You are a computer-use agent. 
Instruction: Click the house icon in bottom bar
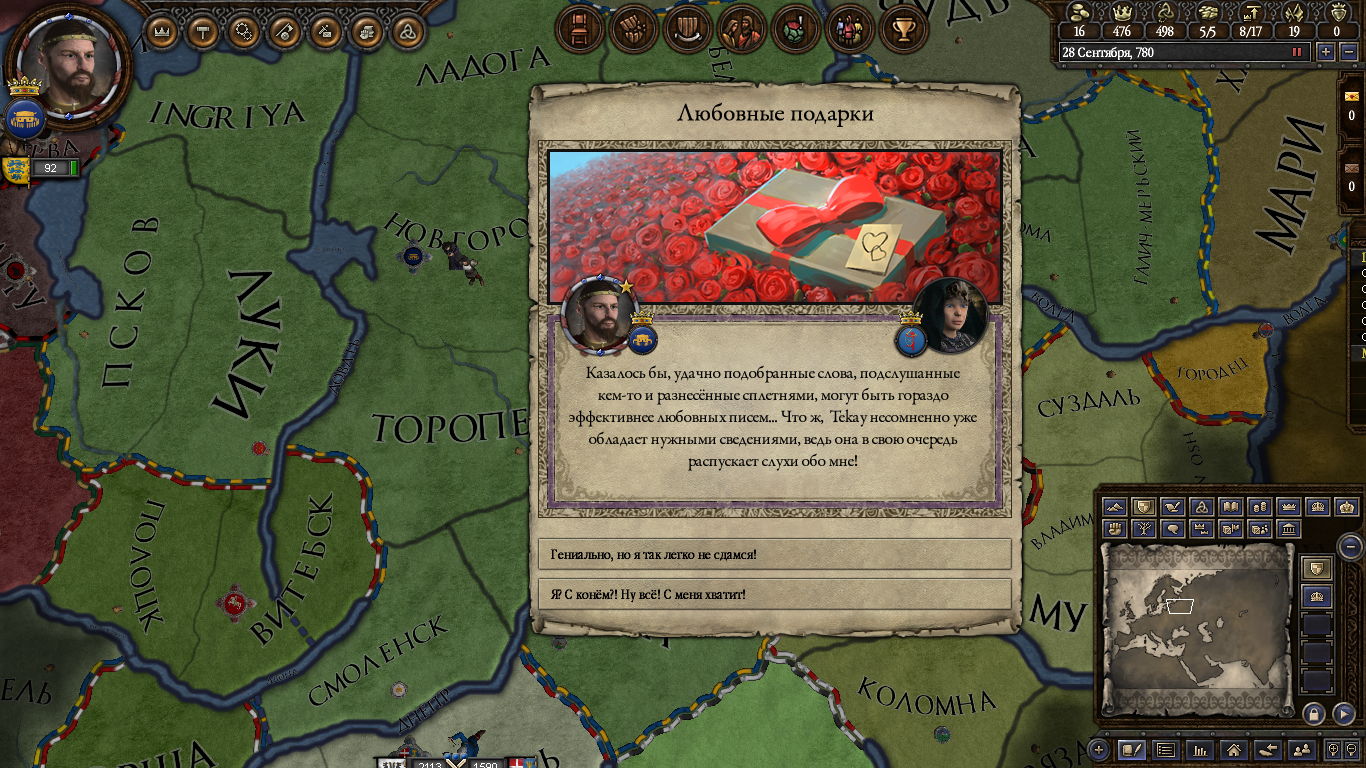[1233, 749]
